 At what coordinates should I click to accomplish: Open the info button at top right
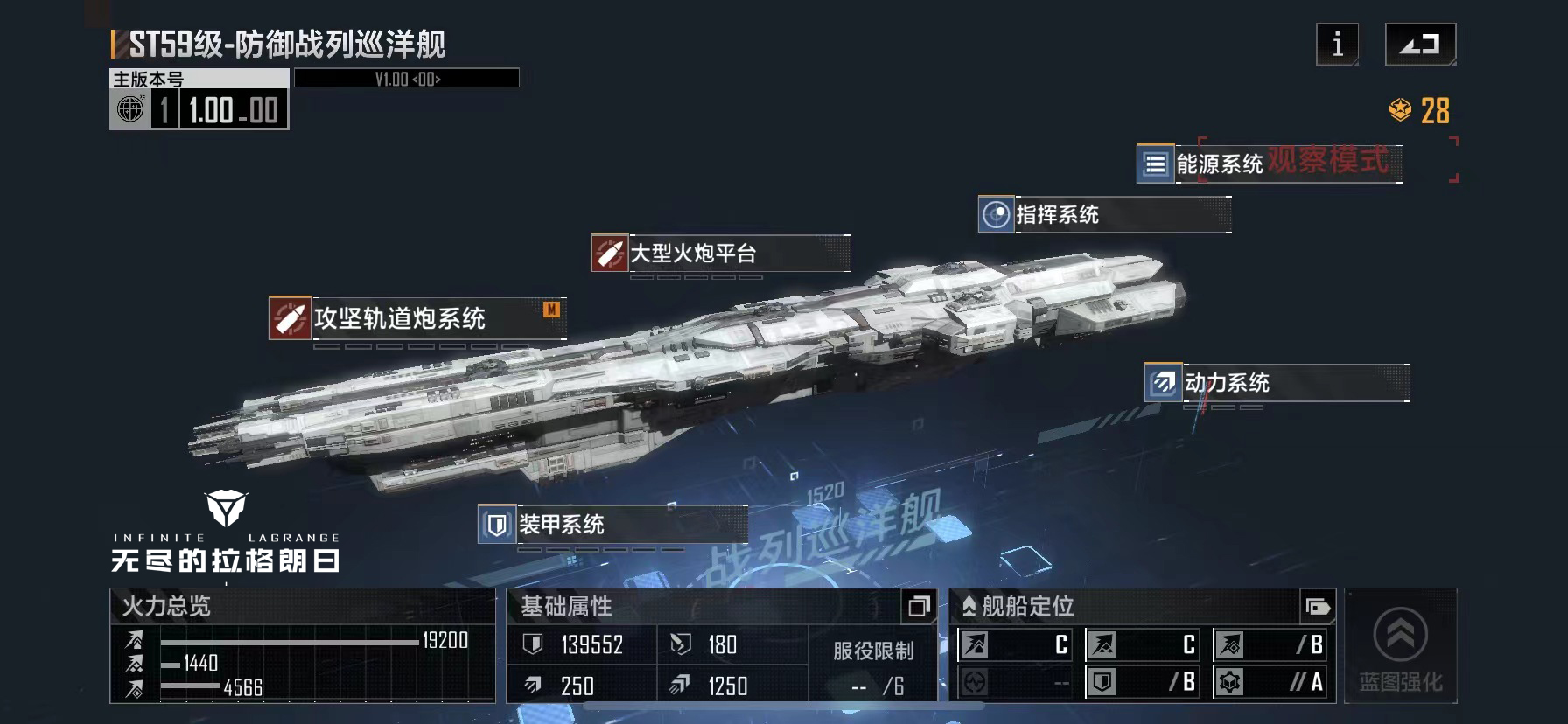pyautogui.click(x=1337, y=44)
